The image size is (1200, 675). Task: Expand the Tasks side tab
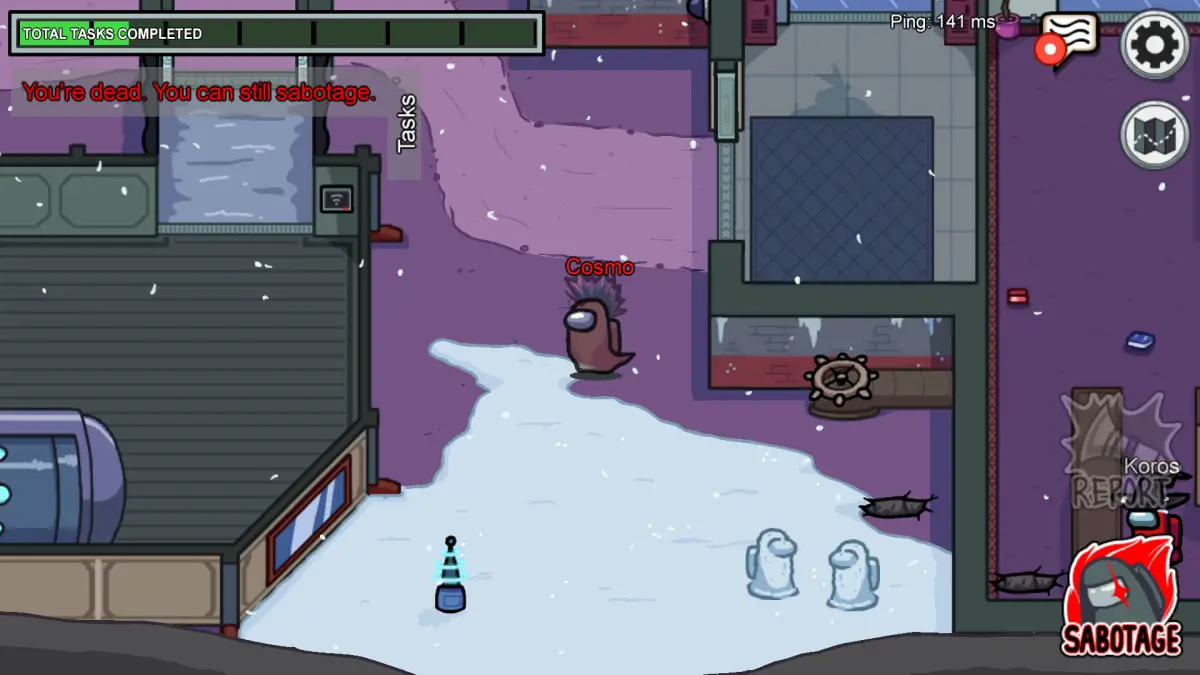coord(405,124)
